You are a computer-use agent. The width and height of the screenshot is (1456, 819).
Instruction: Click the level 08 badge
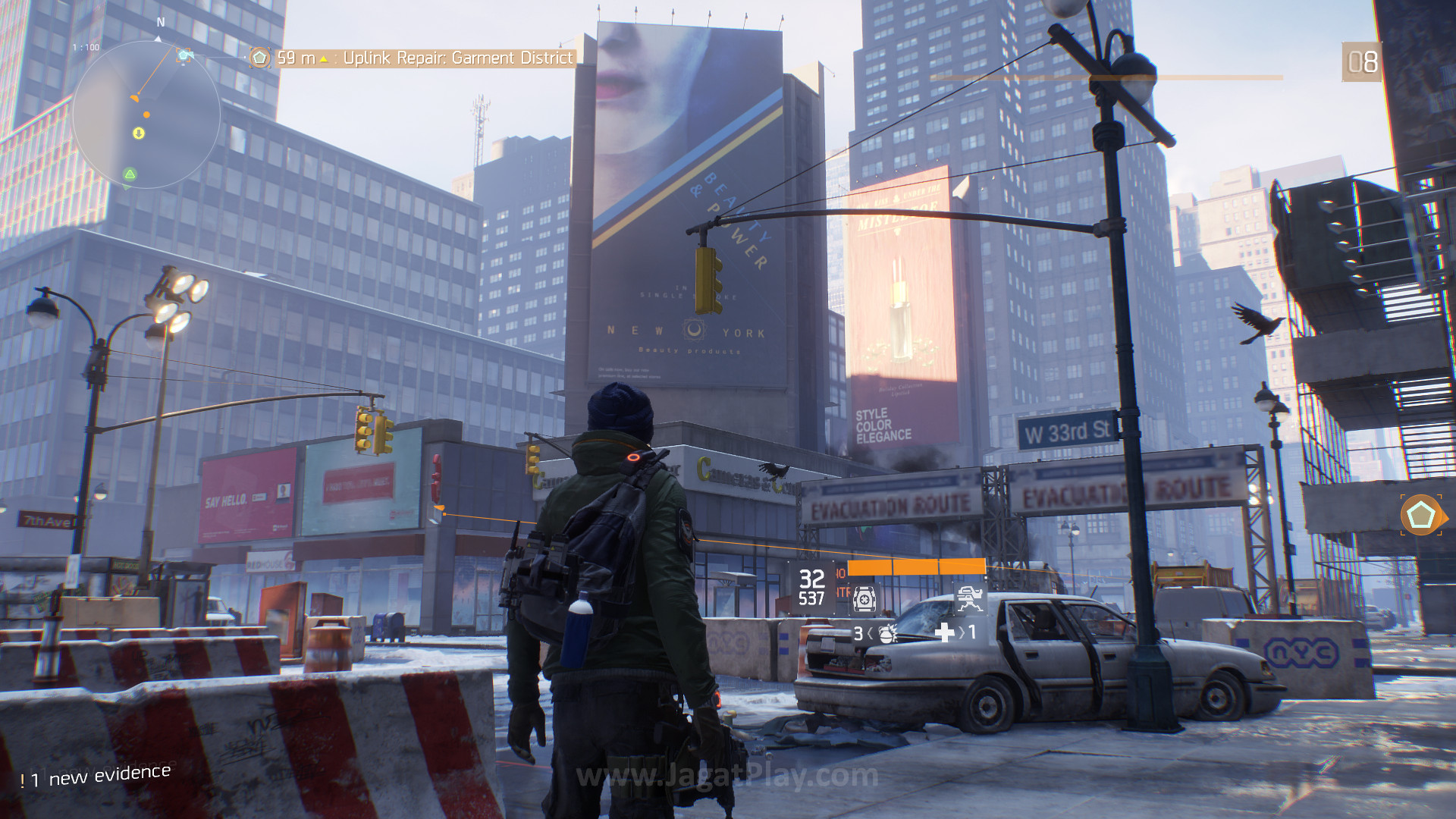coord(1361,62)
